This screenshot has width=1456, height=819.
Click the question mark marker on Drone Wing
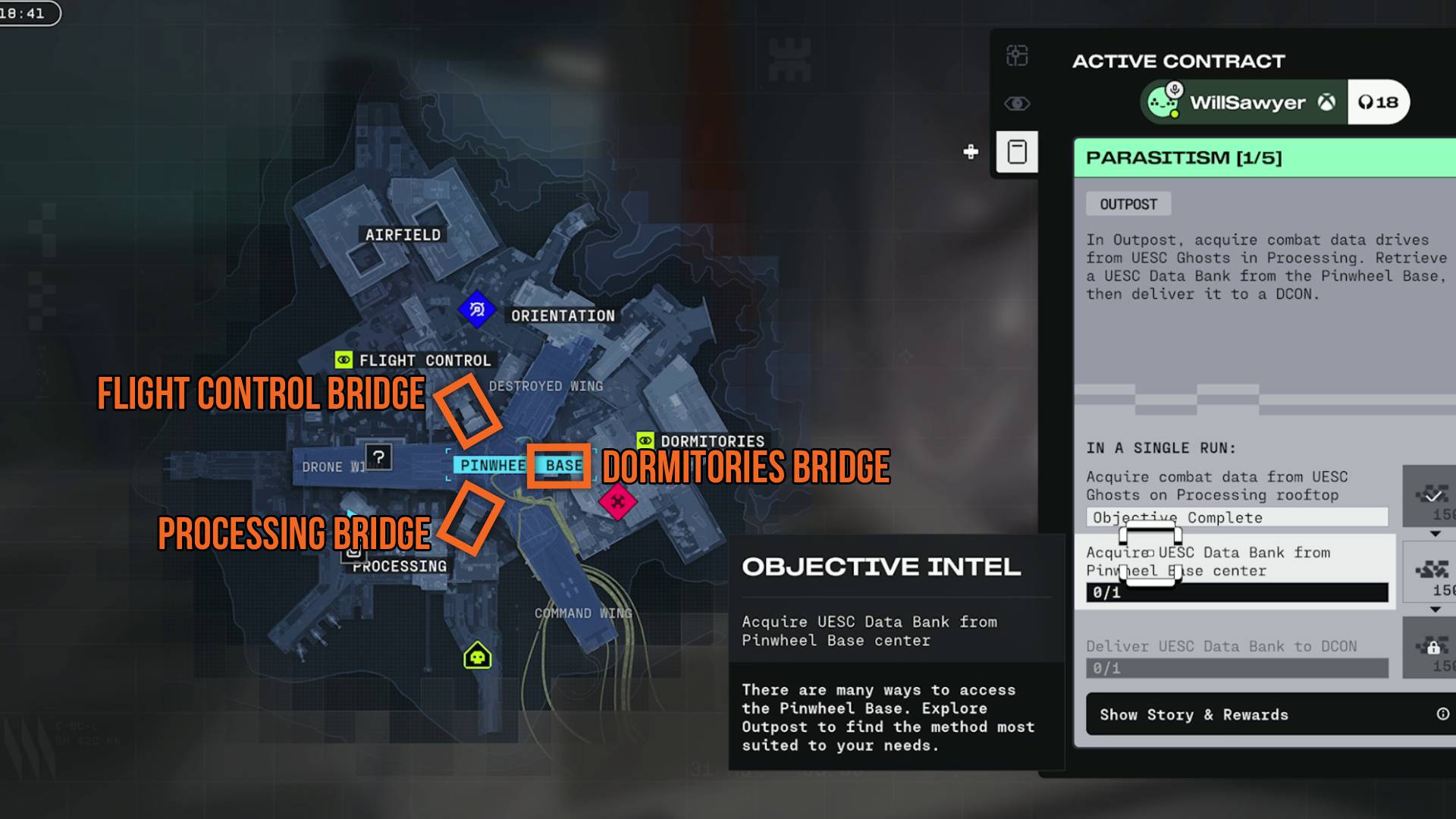[380, 457]
